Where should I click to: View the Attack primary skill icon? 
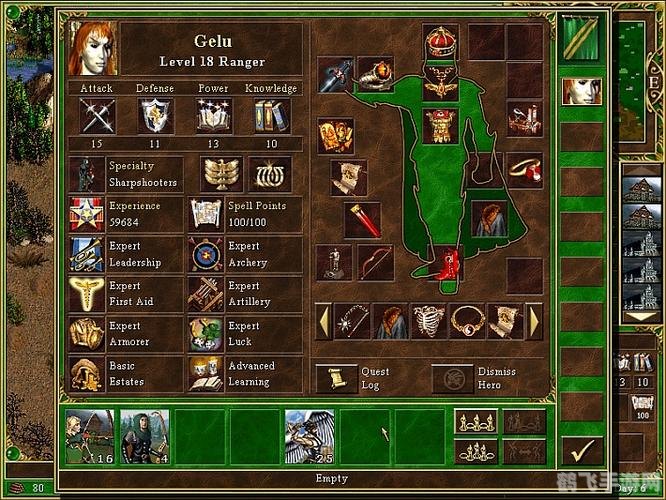[97, 118]
